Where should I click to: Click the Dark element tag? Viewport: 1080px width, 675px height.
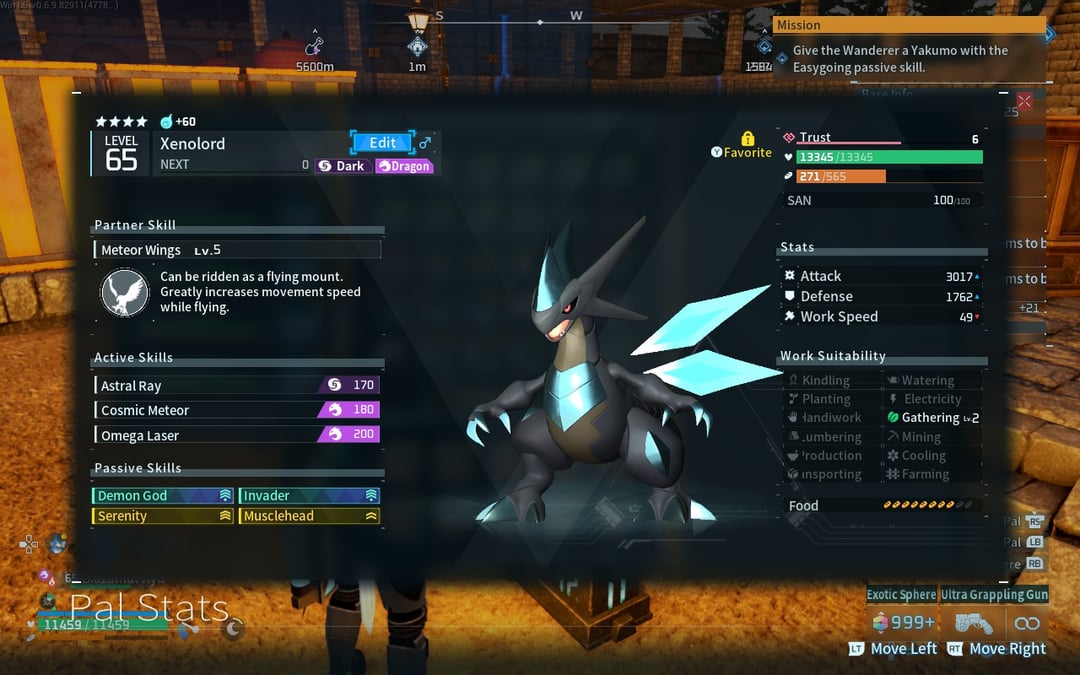pos(342,166)
